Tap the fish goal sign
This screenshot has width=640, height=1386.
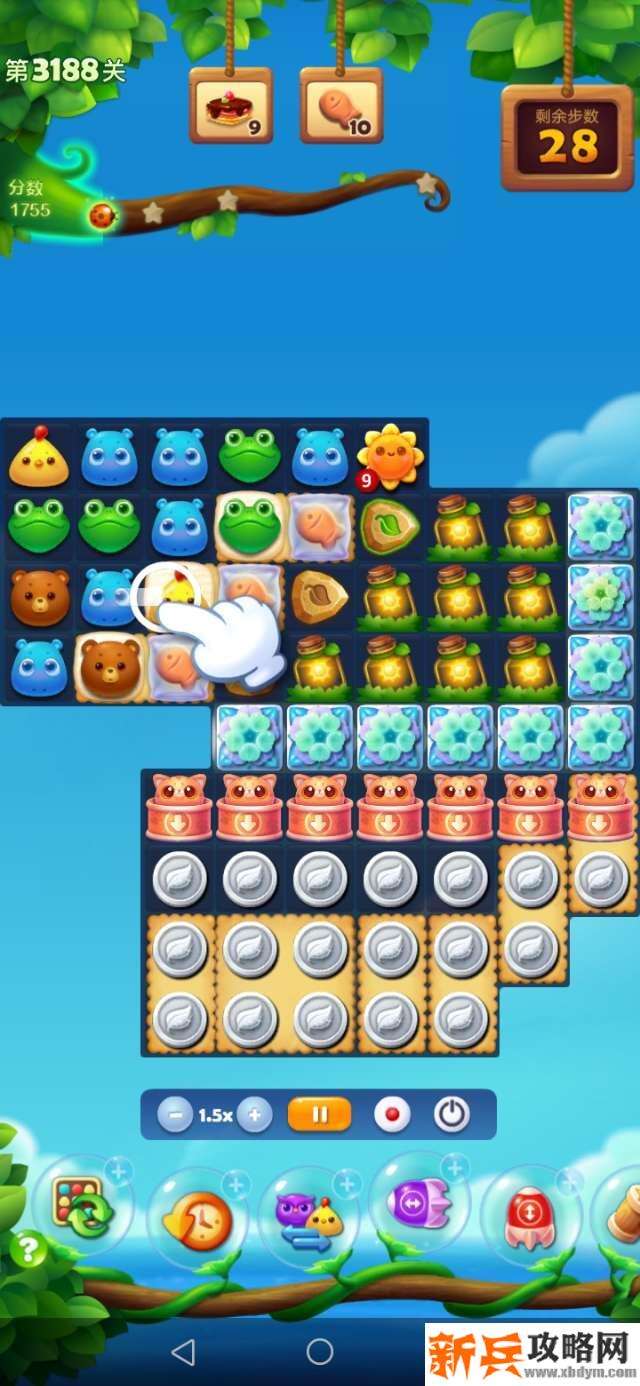pyautogui.click(x=341, y=106)
